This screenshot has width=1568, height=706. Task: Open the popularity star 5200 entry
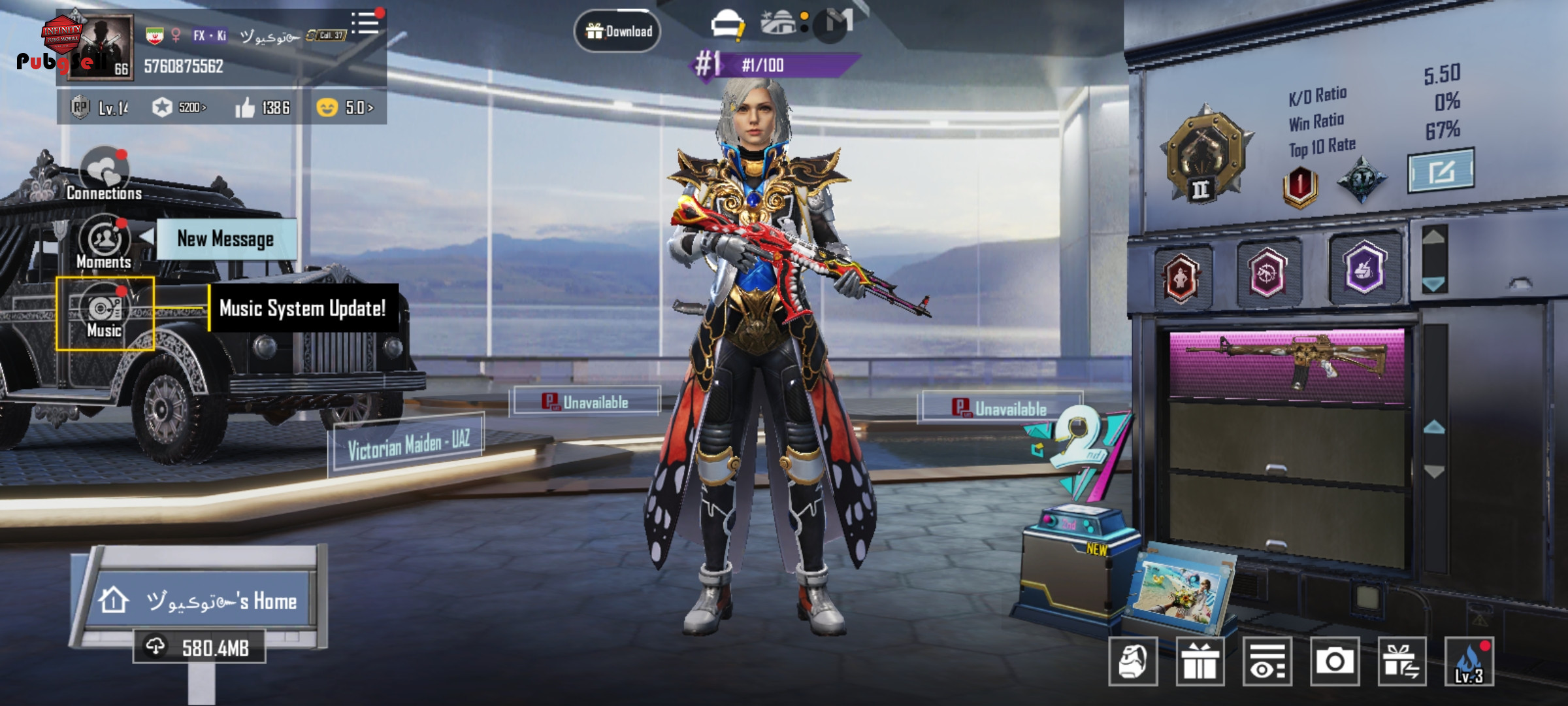click(179, 107)
